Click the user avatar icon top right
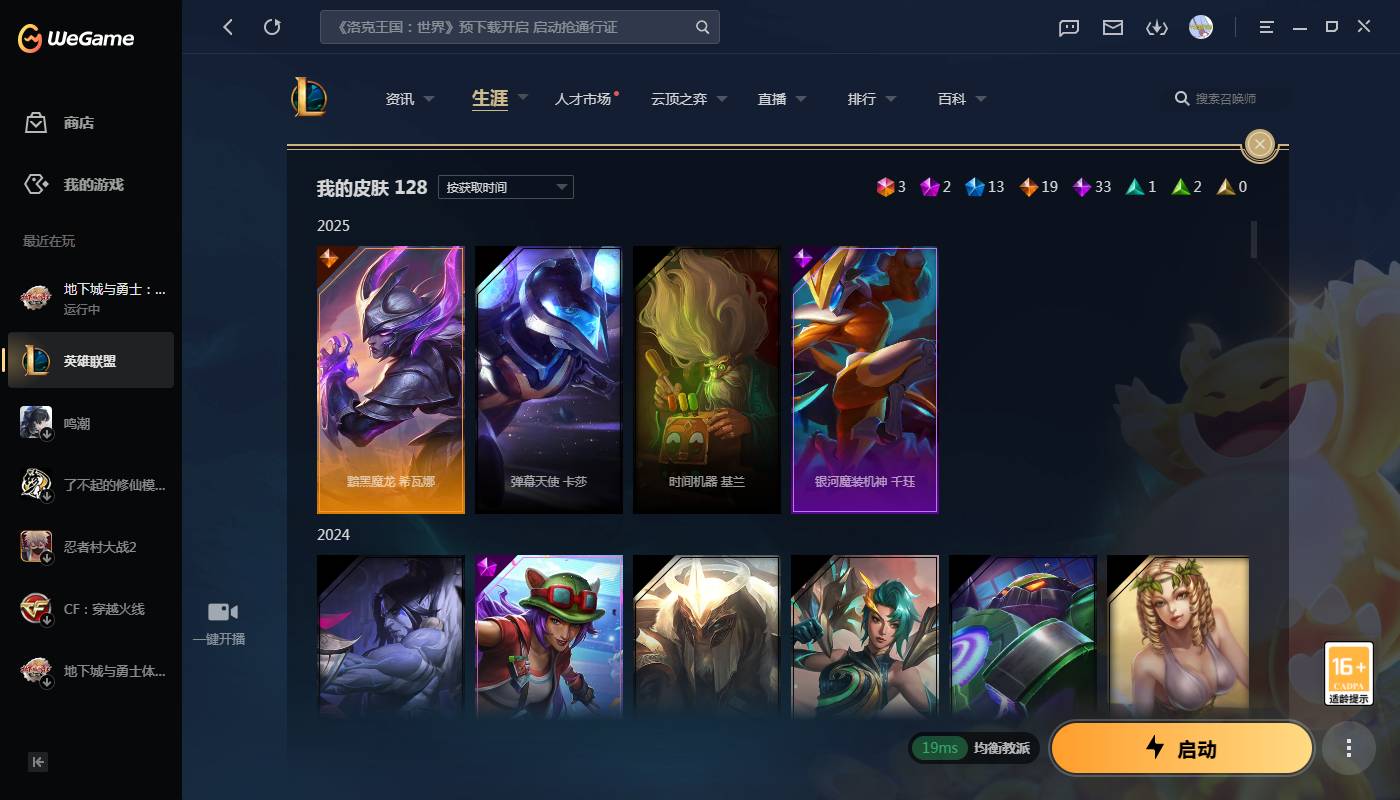Screen dimensions: 1400x800 (1200, 27)
